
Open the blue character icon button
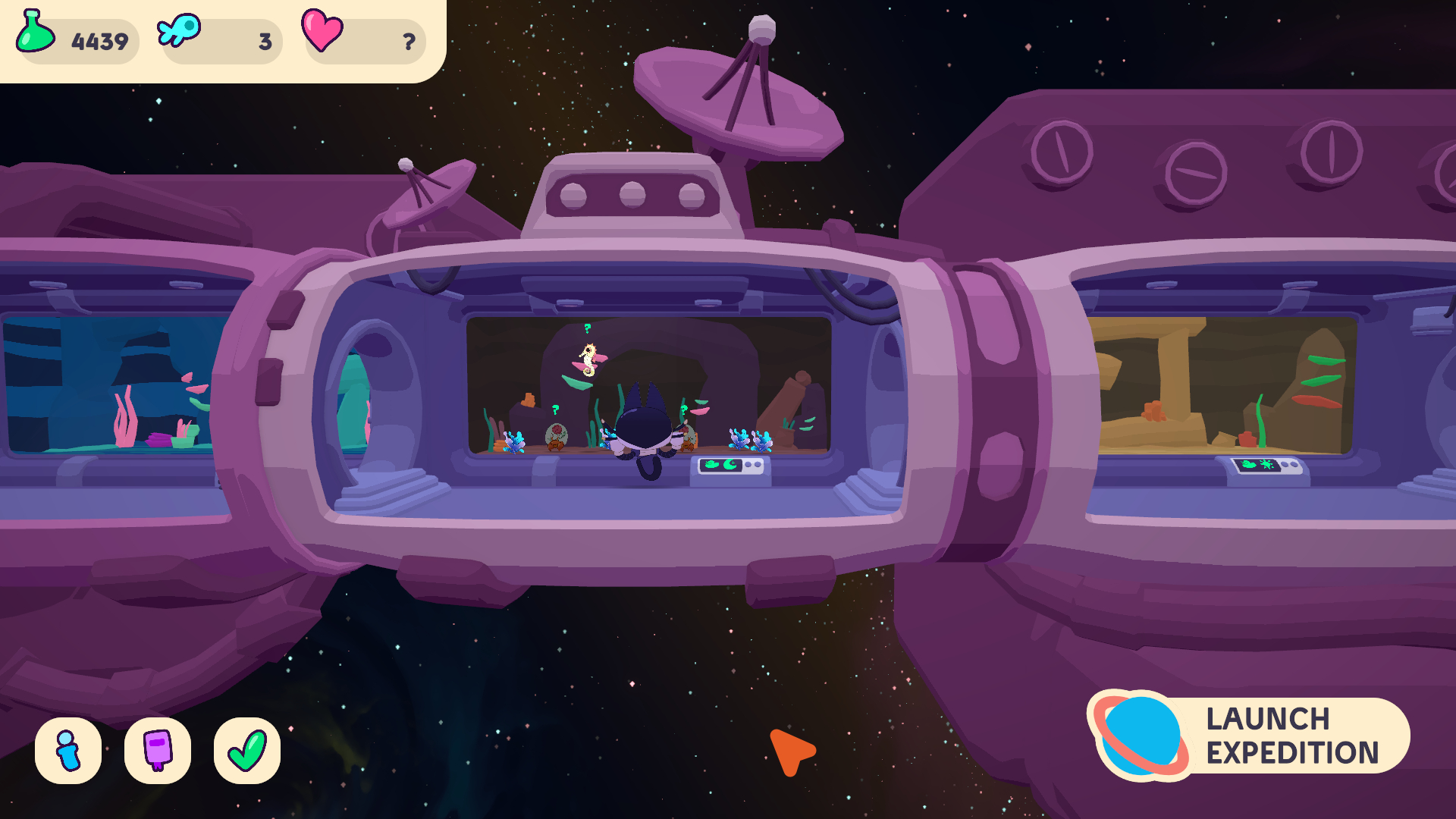[x=68, y=751]
